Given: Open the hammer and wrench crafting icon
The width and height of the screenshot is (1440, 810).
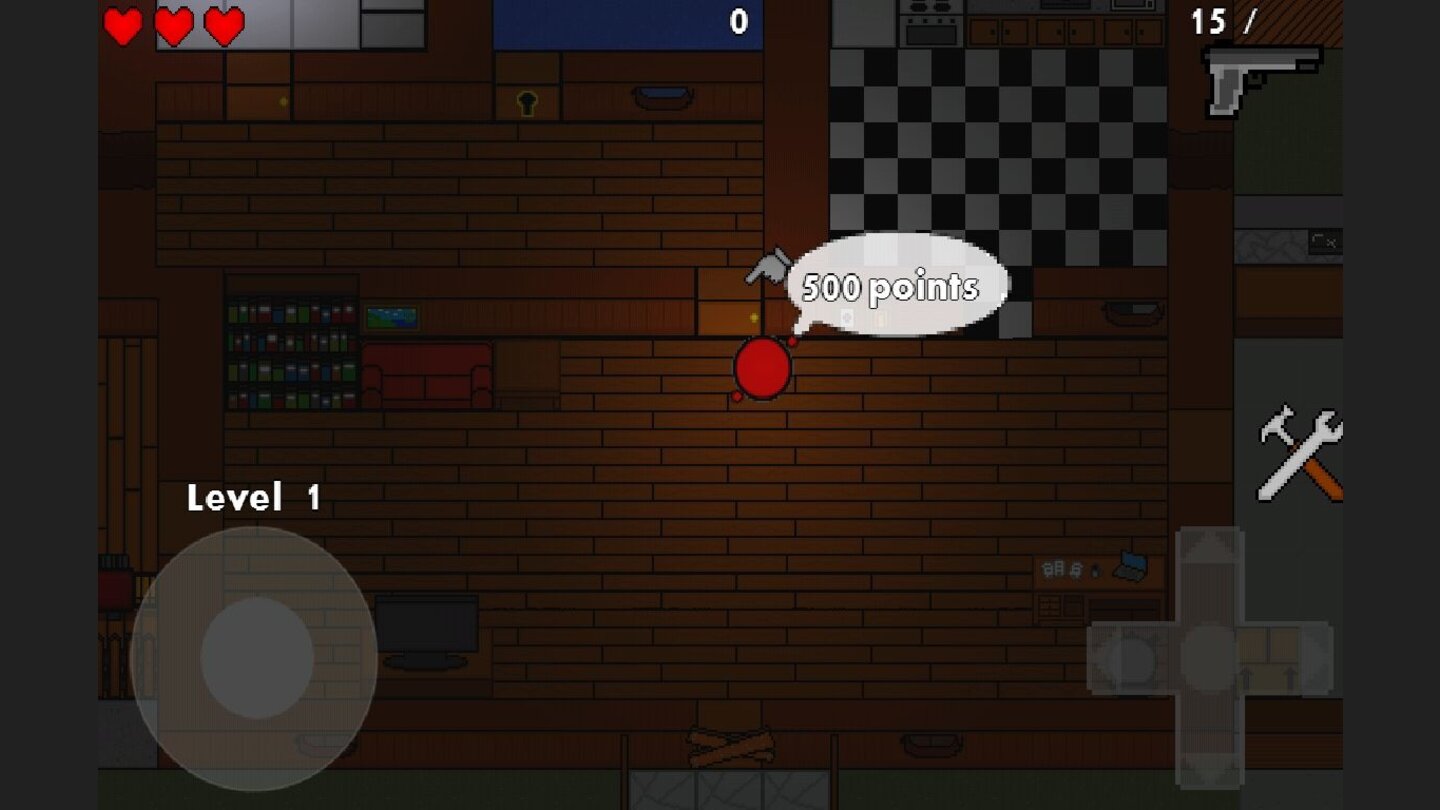Looking at the screenshot, I should (1300, 450).
